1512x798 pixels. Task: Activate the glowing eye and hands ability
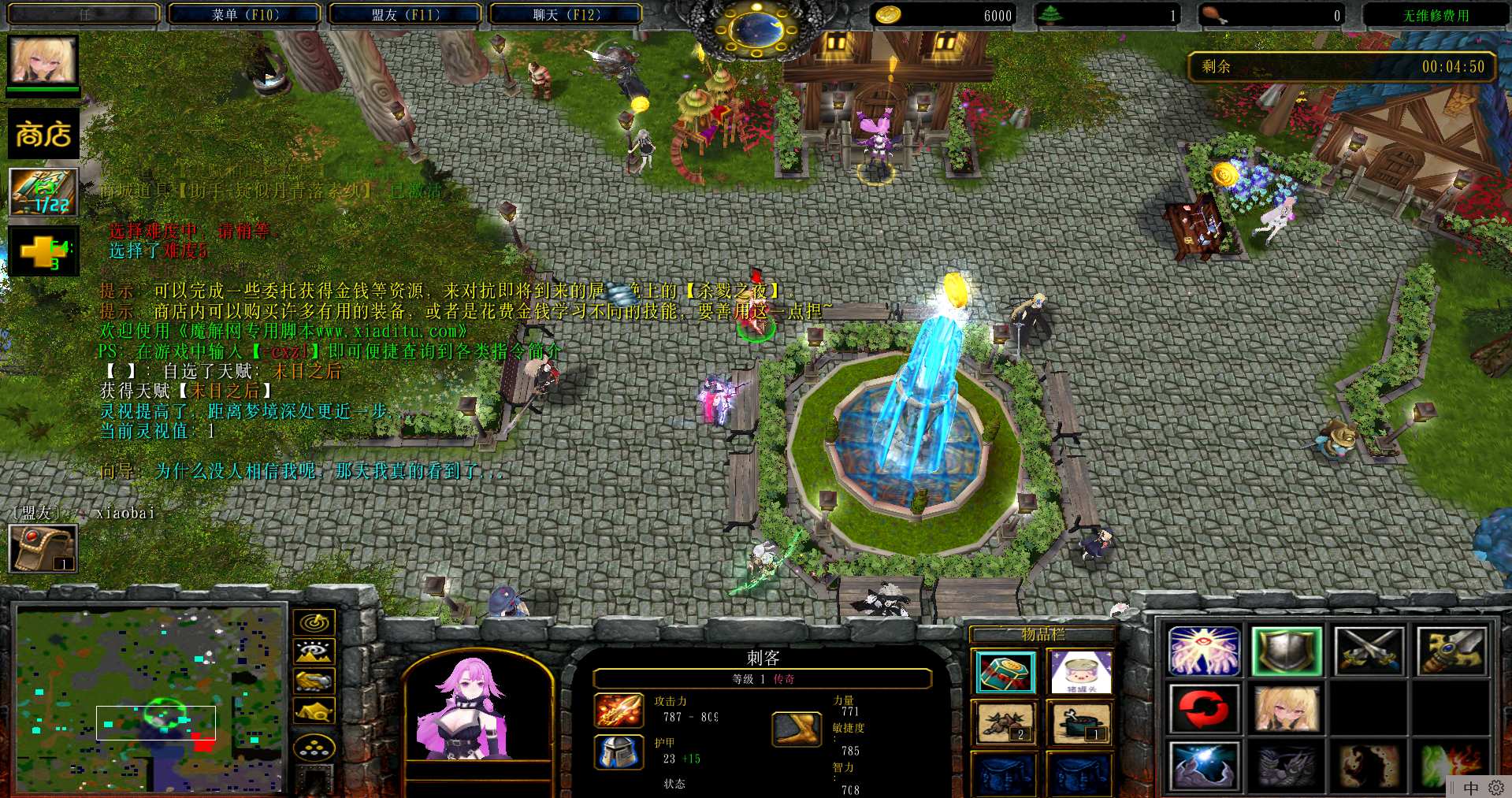click(x=1204, y=651)
